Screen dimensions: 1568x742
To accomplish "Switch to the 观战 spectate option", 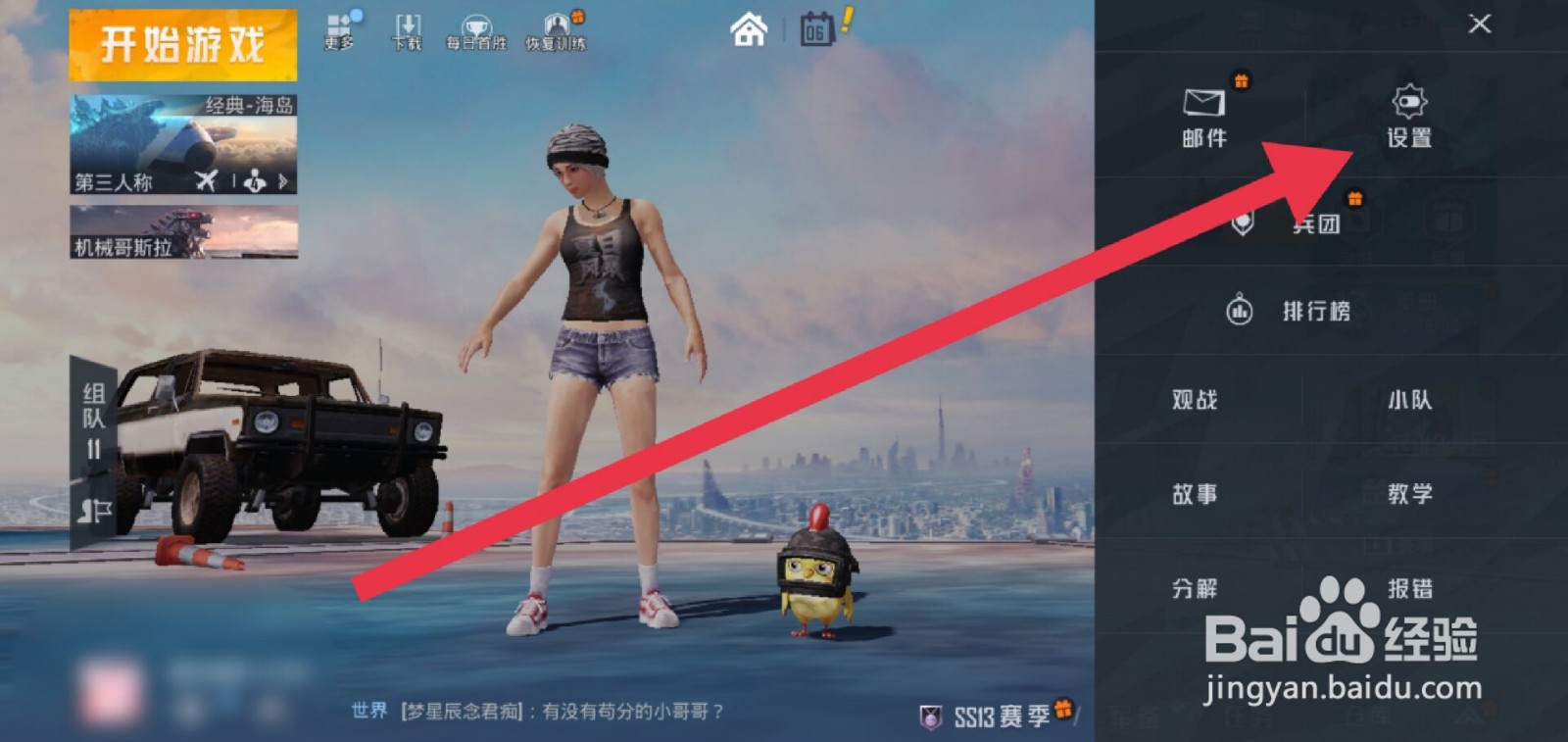I will [1193, 400].
